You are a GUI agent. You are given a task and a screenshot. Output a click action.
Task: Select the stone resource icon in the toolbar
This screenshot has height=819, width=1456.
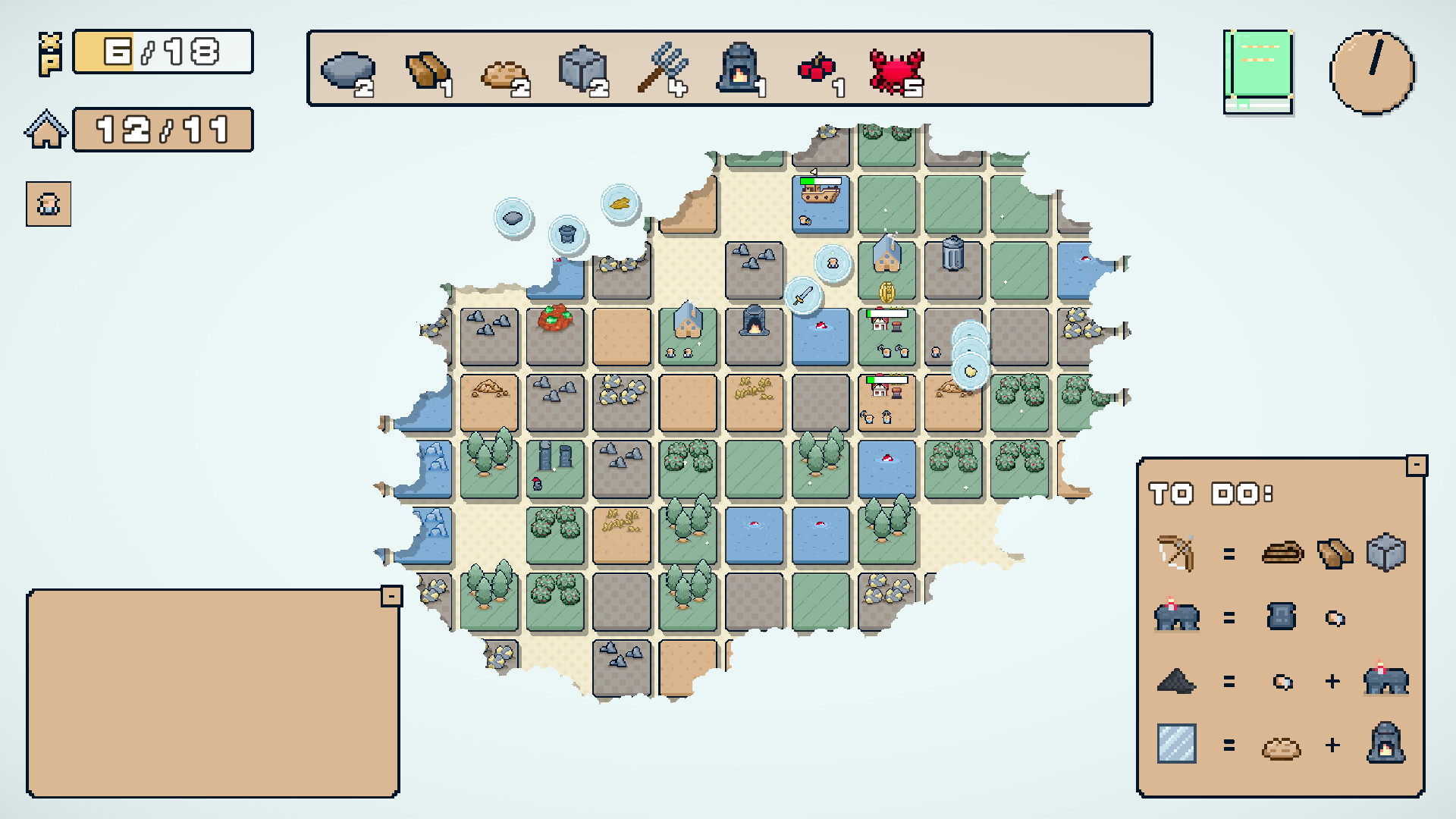347,68
